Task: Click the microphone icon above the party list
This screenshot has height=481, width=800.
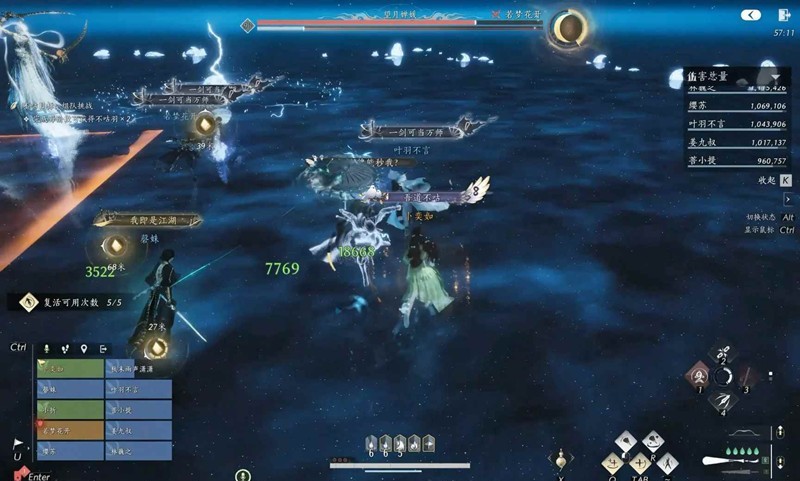Action: point(46,348)
